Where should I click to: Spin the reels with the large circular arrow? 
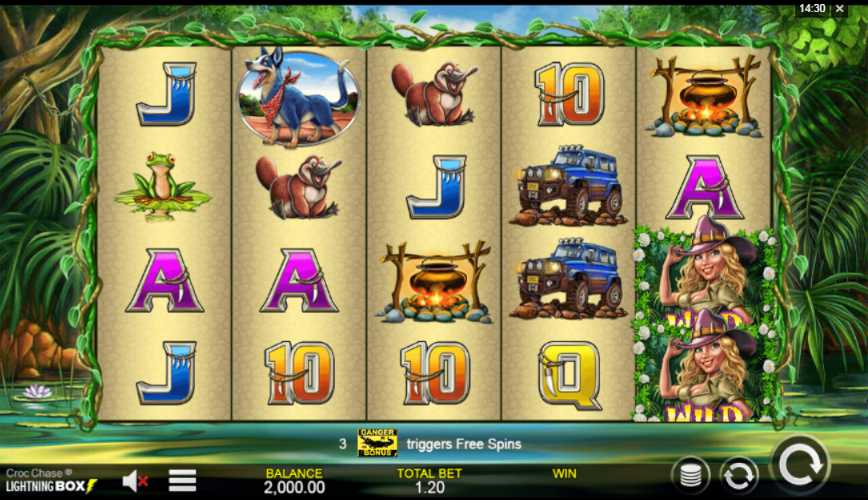pos(800,466)
